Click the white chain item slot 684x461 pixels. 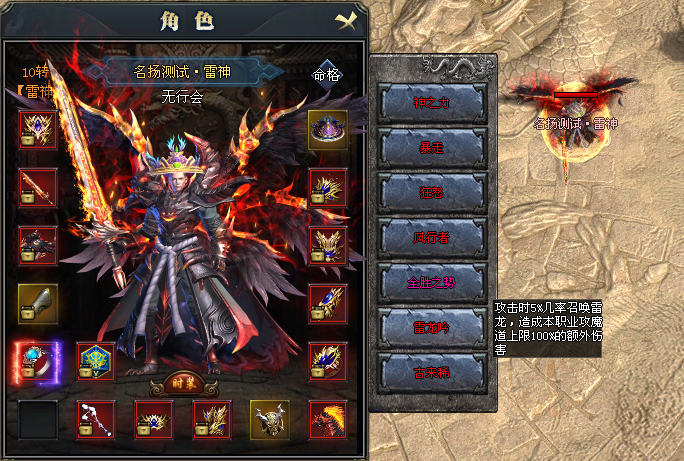pos(96,419)
